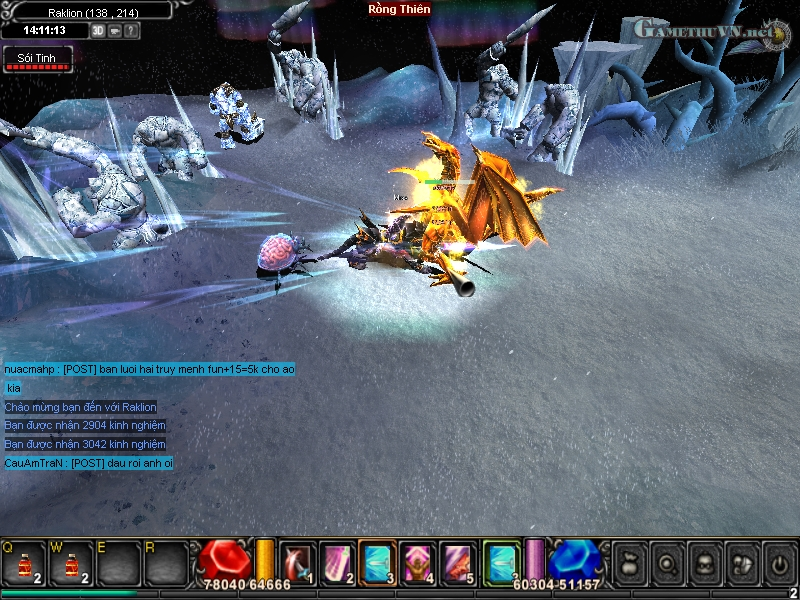Click the magnifying glass button
800x600 pixels.
pyautogui.click(x=665, y=563)
